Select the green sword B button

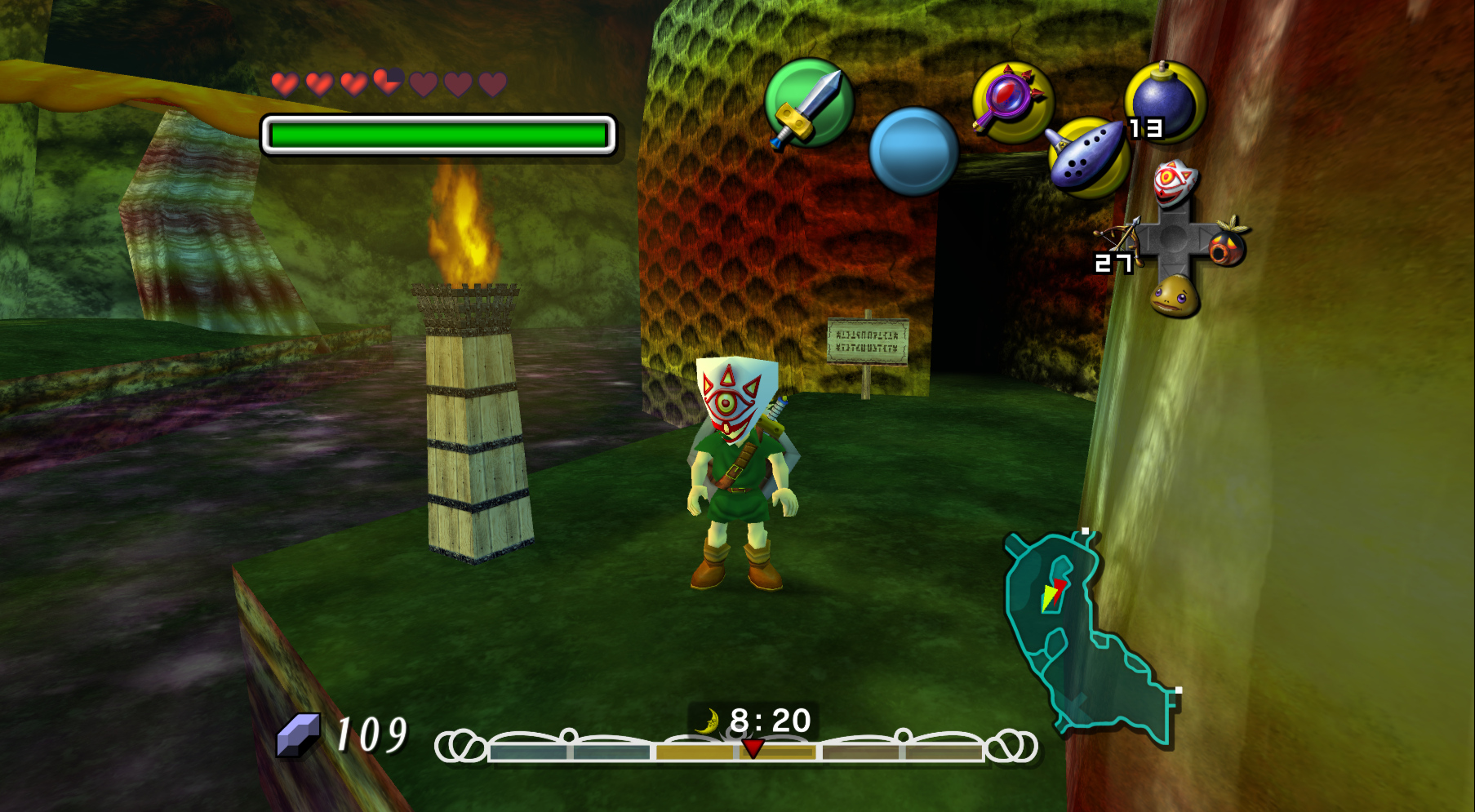pos(808,104)
